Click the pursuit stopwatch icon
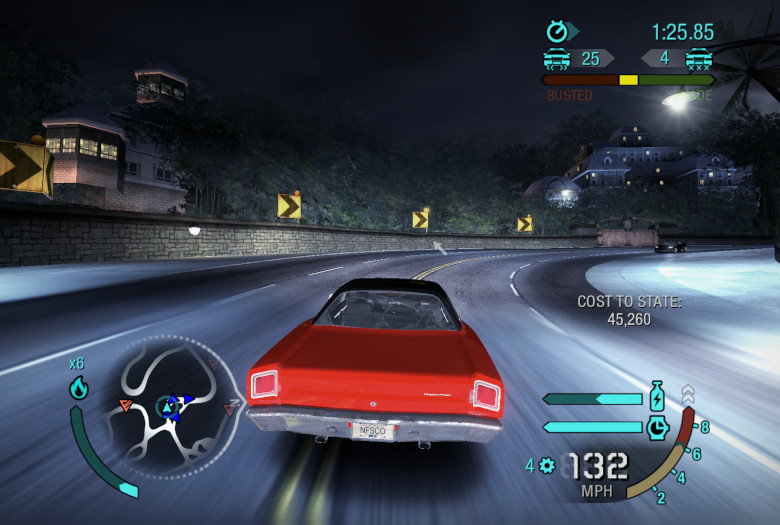The image size is (780, 525). [557, 32]
